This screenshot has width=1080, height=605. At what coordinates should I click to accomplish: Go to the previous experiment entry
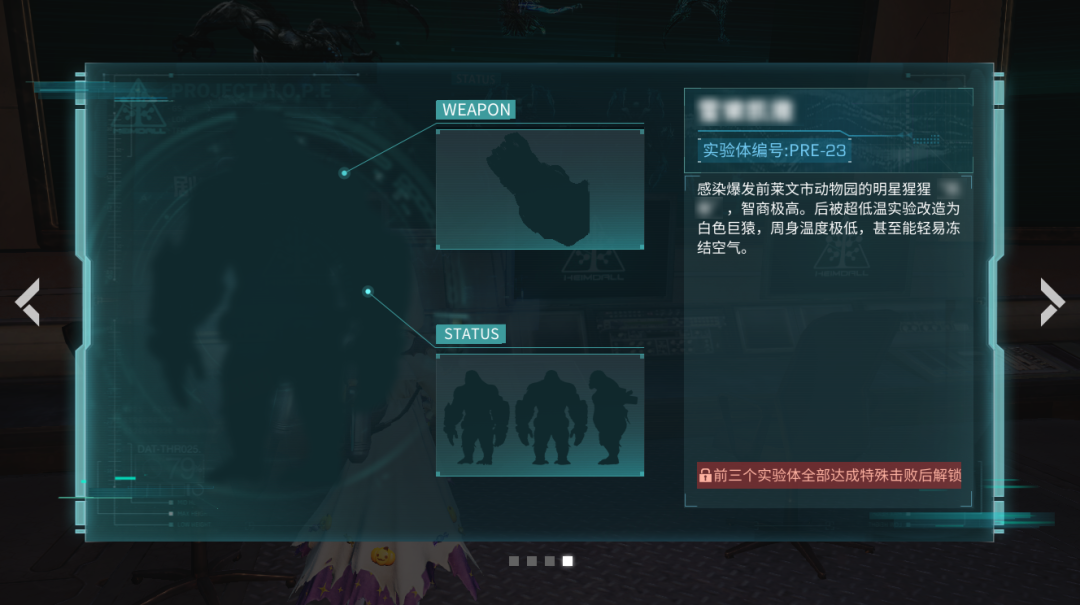click(x=28, y=301)
